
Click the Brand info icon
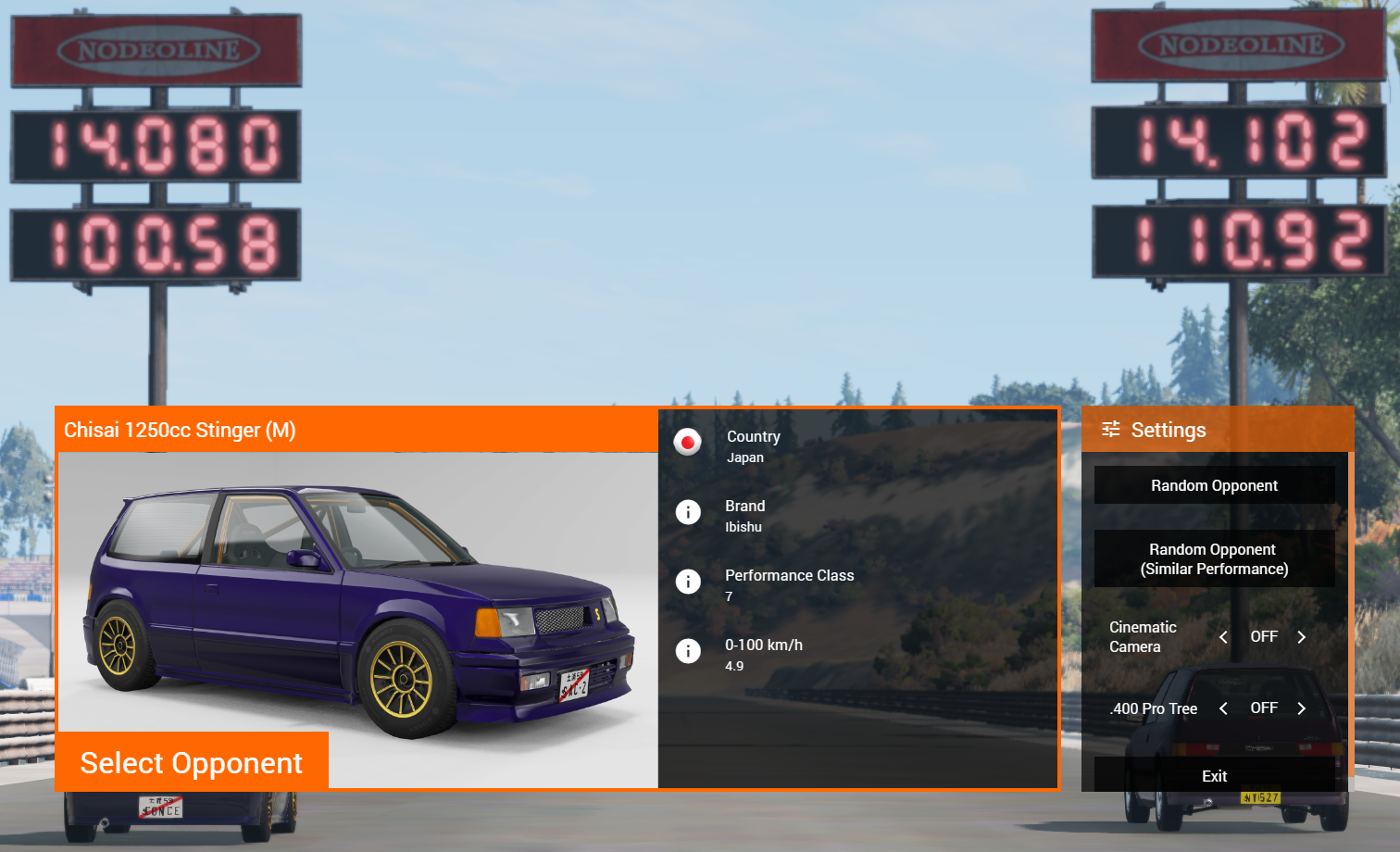pos(688,512)
